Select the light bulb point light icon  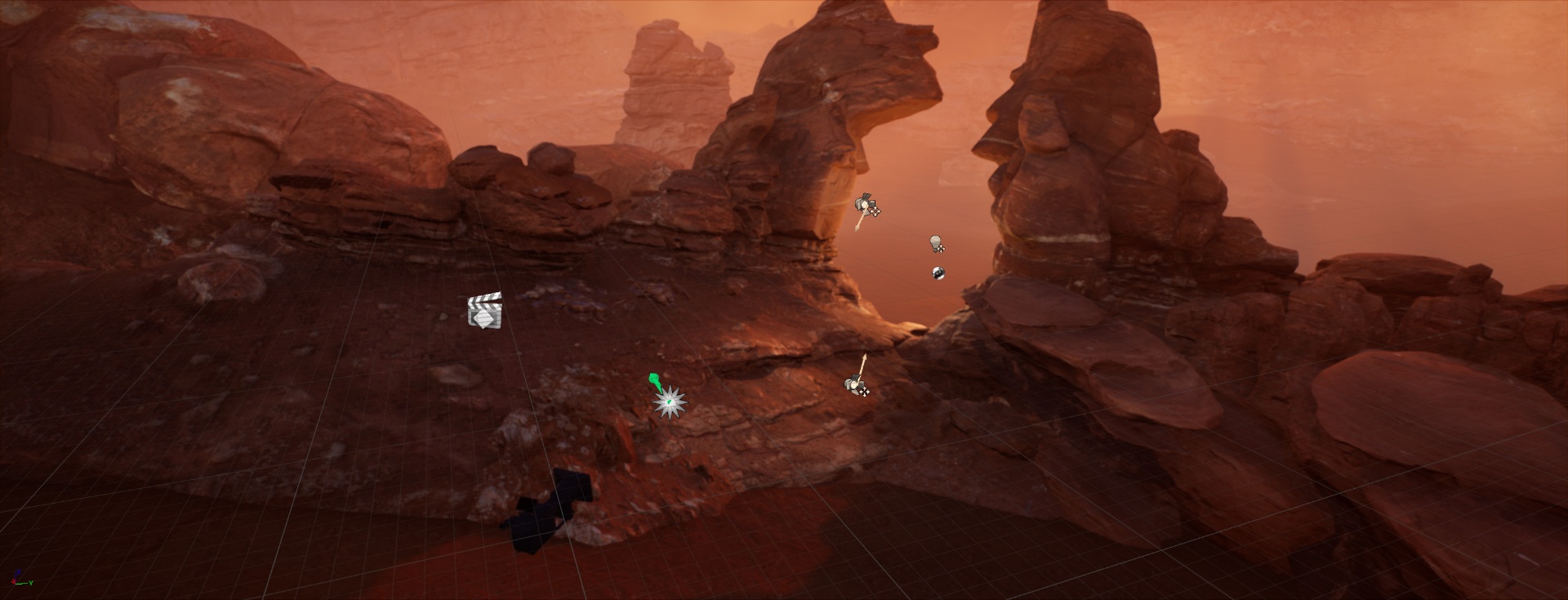pos(936,243)
